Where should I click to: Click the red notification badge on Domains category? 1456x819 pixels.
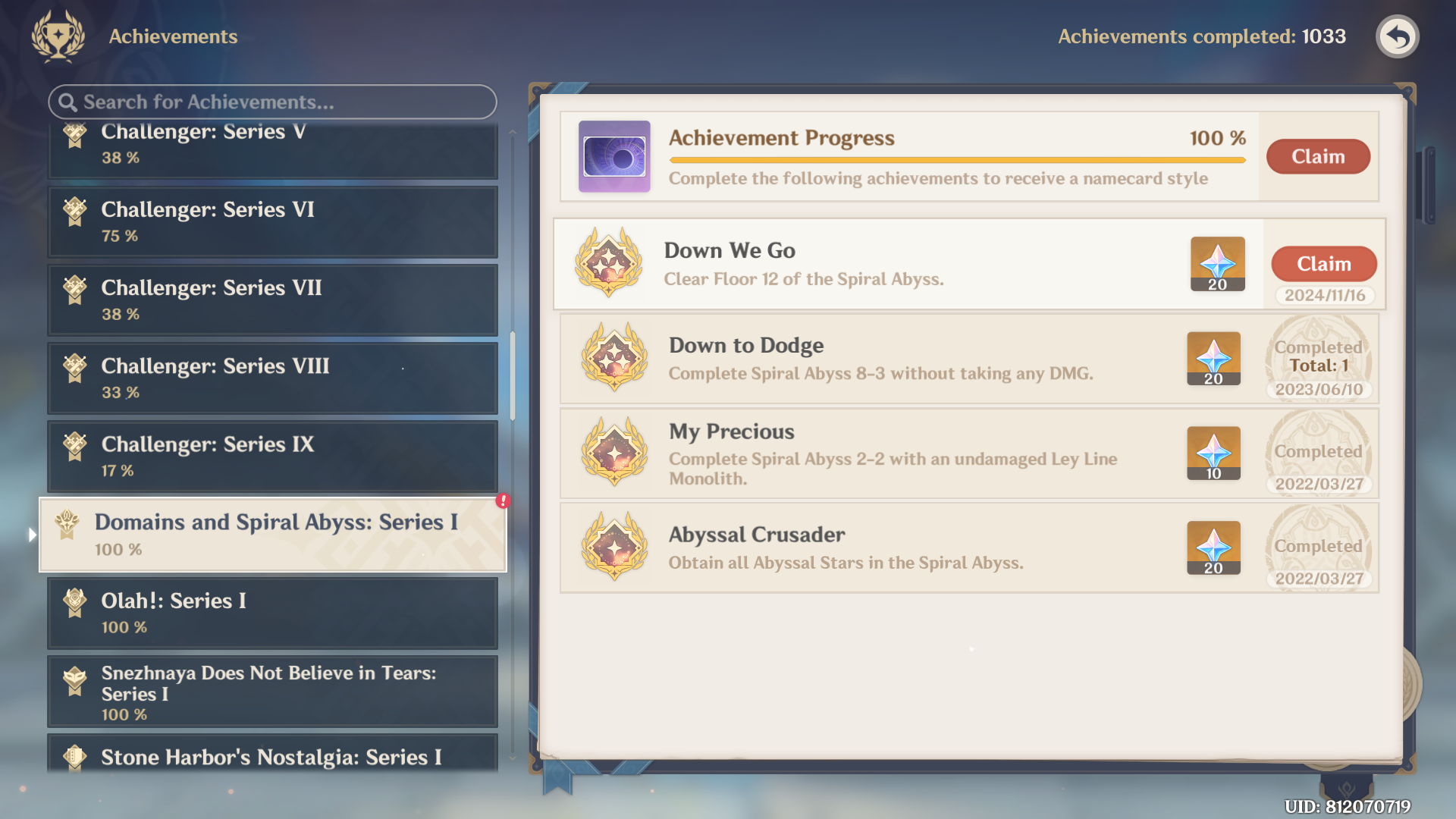tap(502, 502)
